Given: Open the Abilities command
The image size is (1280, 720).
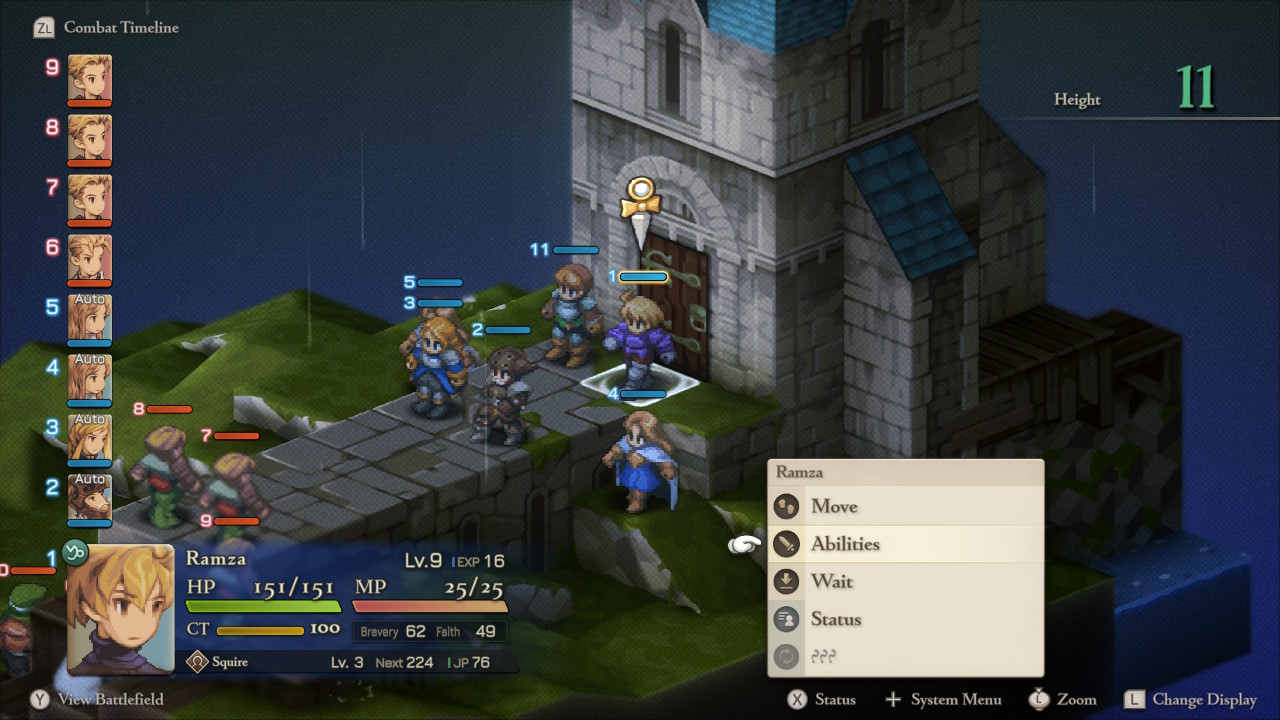Looking at the screenshot, I should [845, 544].
